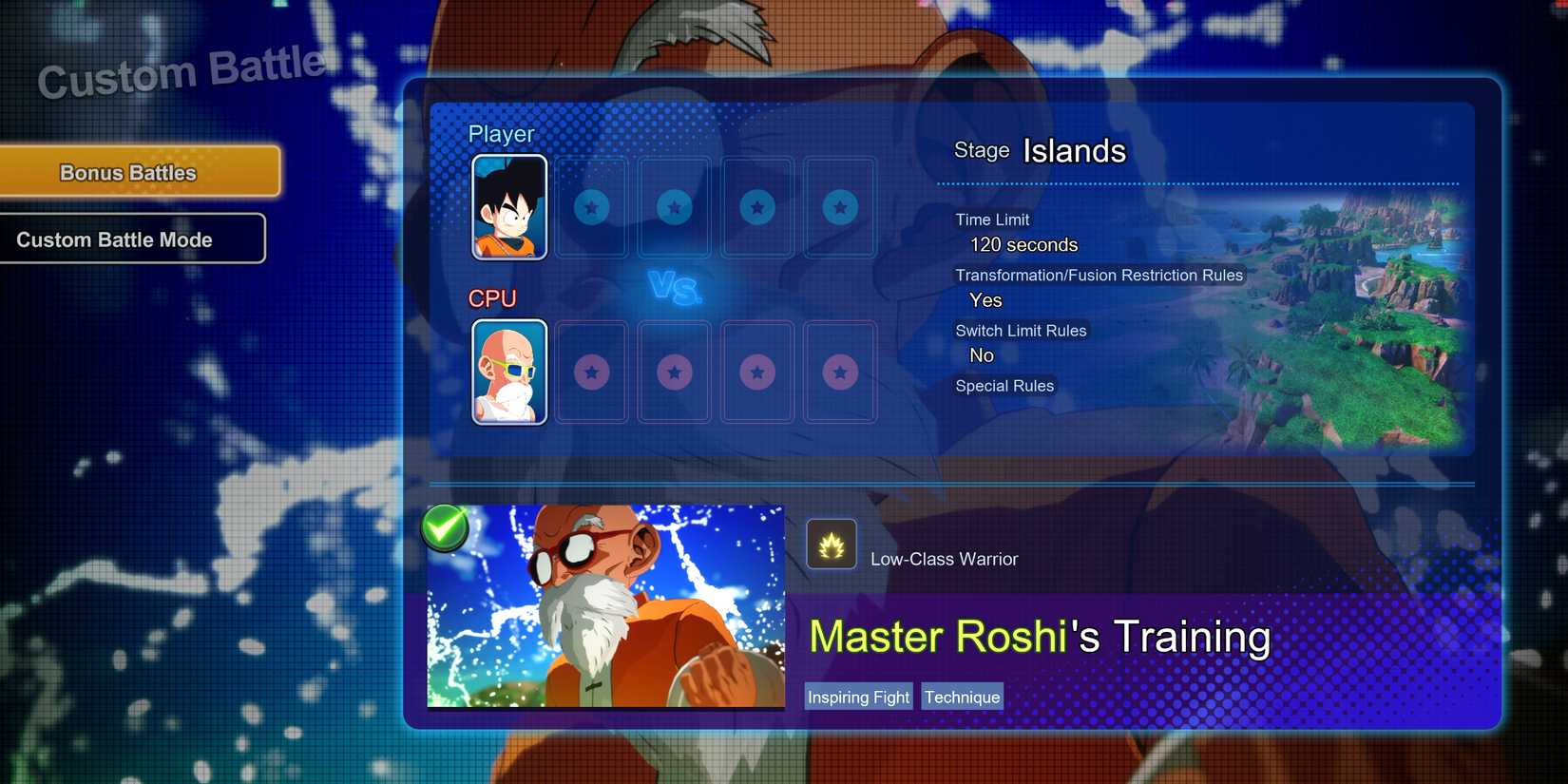The image size is (1568, 784).
Task: Select the second empty Player team slot
Action: (674, 207)
